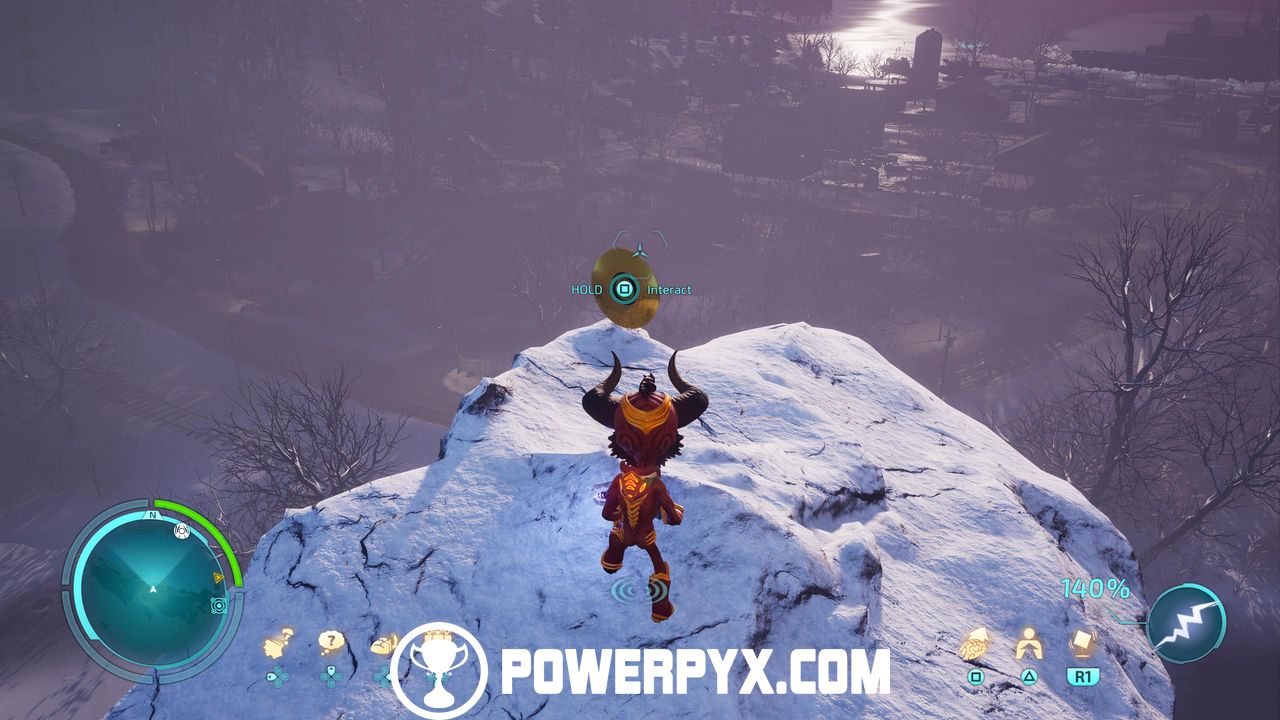The height and width of the screenshot is (720, 1280).
Task: Select the white saucer marker on the minimap
Action: point(181,531)
